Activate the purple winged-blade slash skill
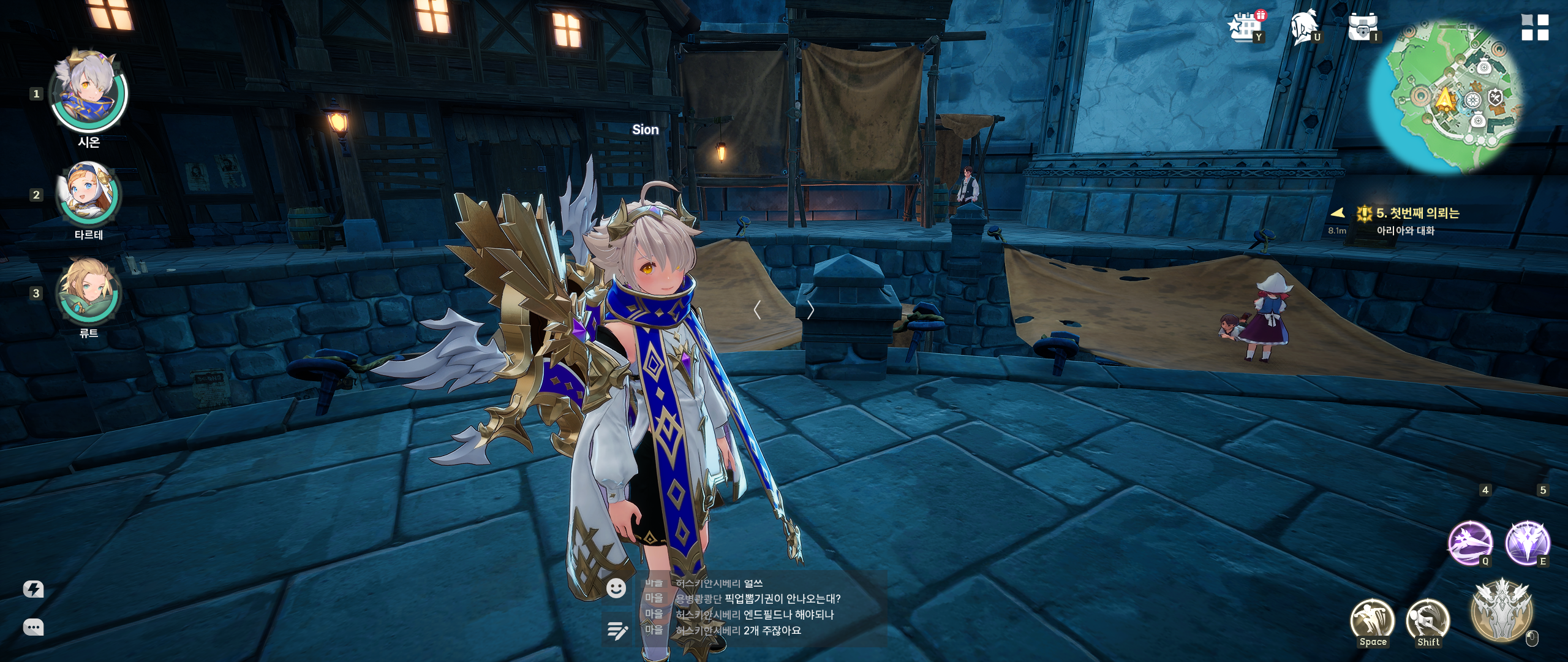 coord(1469,543)
